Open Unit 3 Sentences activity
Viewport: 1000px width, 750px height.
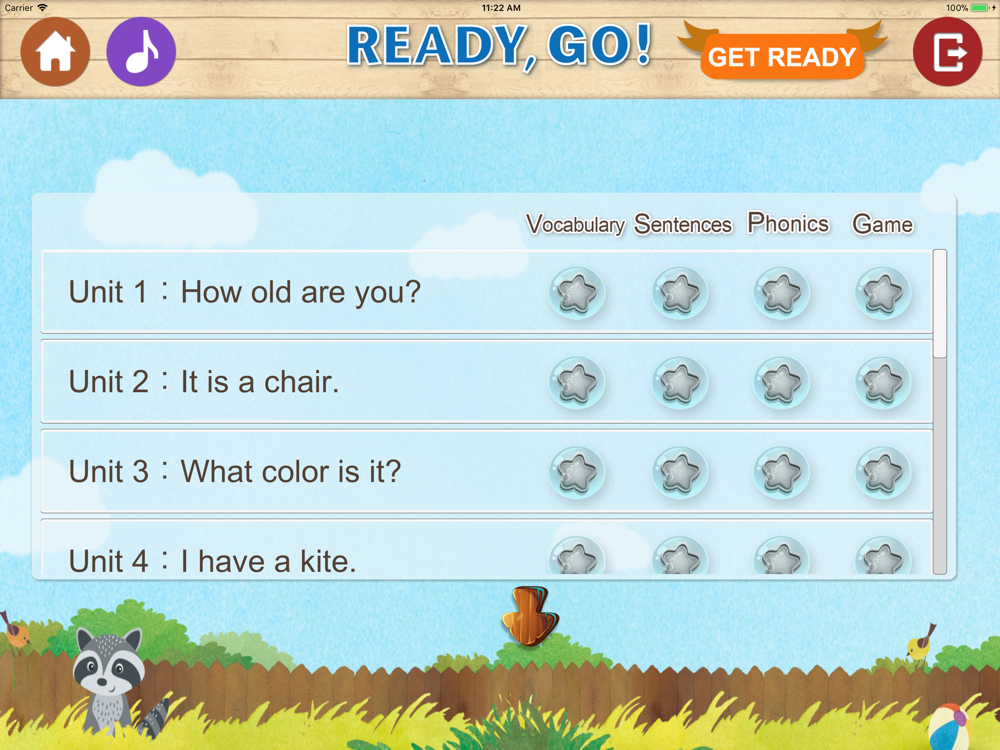coord(680,471)
